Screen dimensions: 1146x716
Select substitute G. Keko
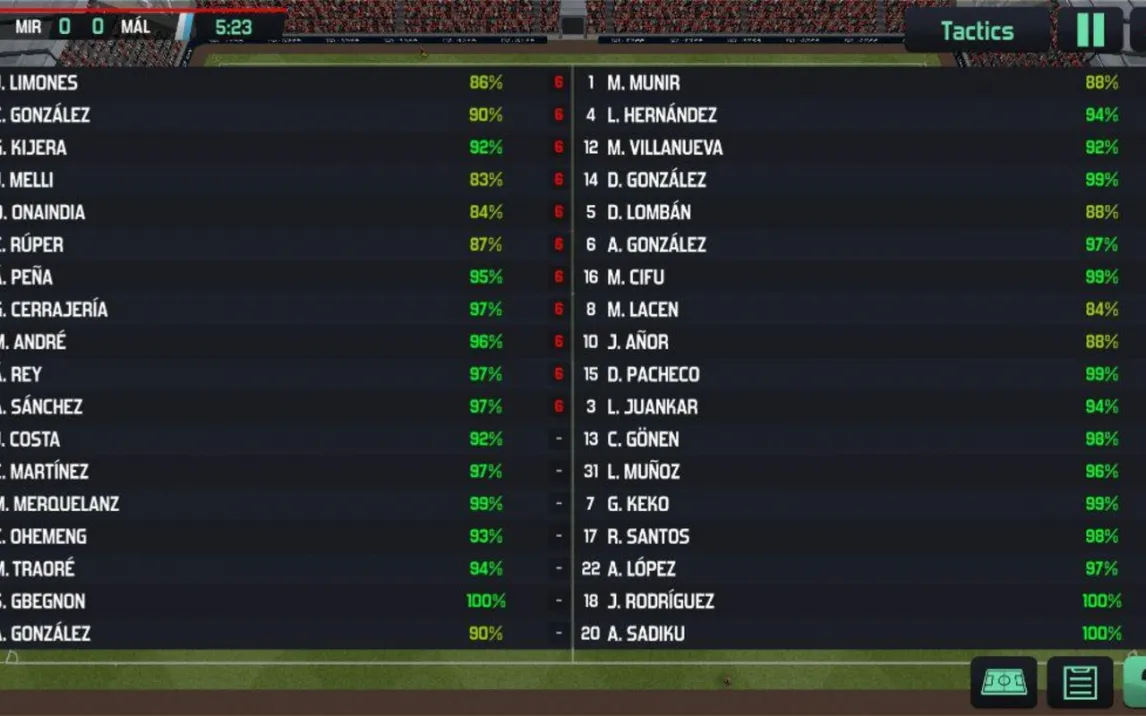point(638,504)
